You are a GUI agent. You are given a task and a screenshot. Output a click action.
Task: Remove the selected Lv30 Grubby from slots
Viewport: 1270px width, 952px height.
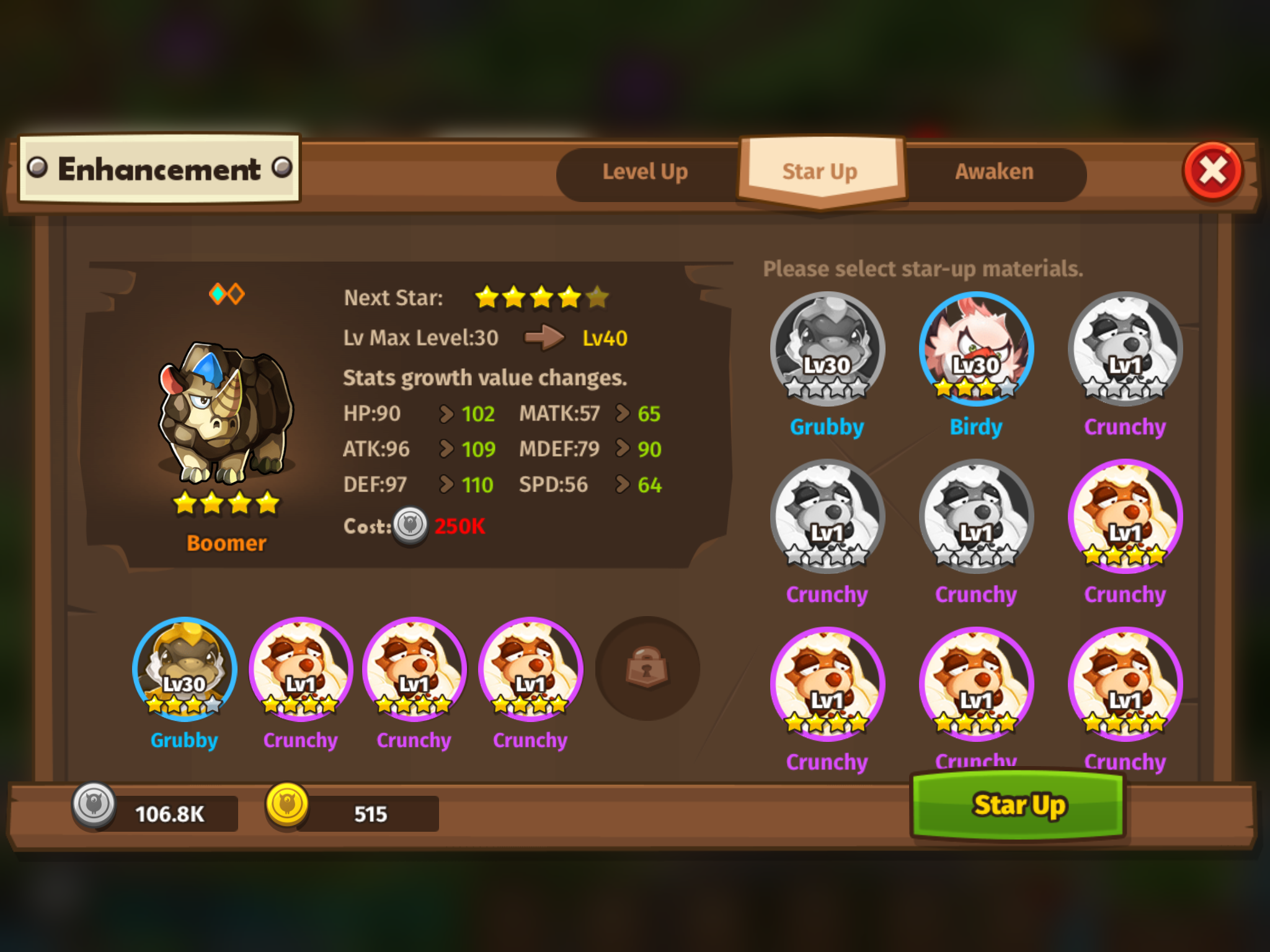coord(185,669)
